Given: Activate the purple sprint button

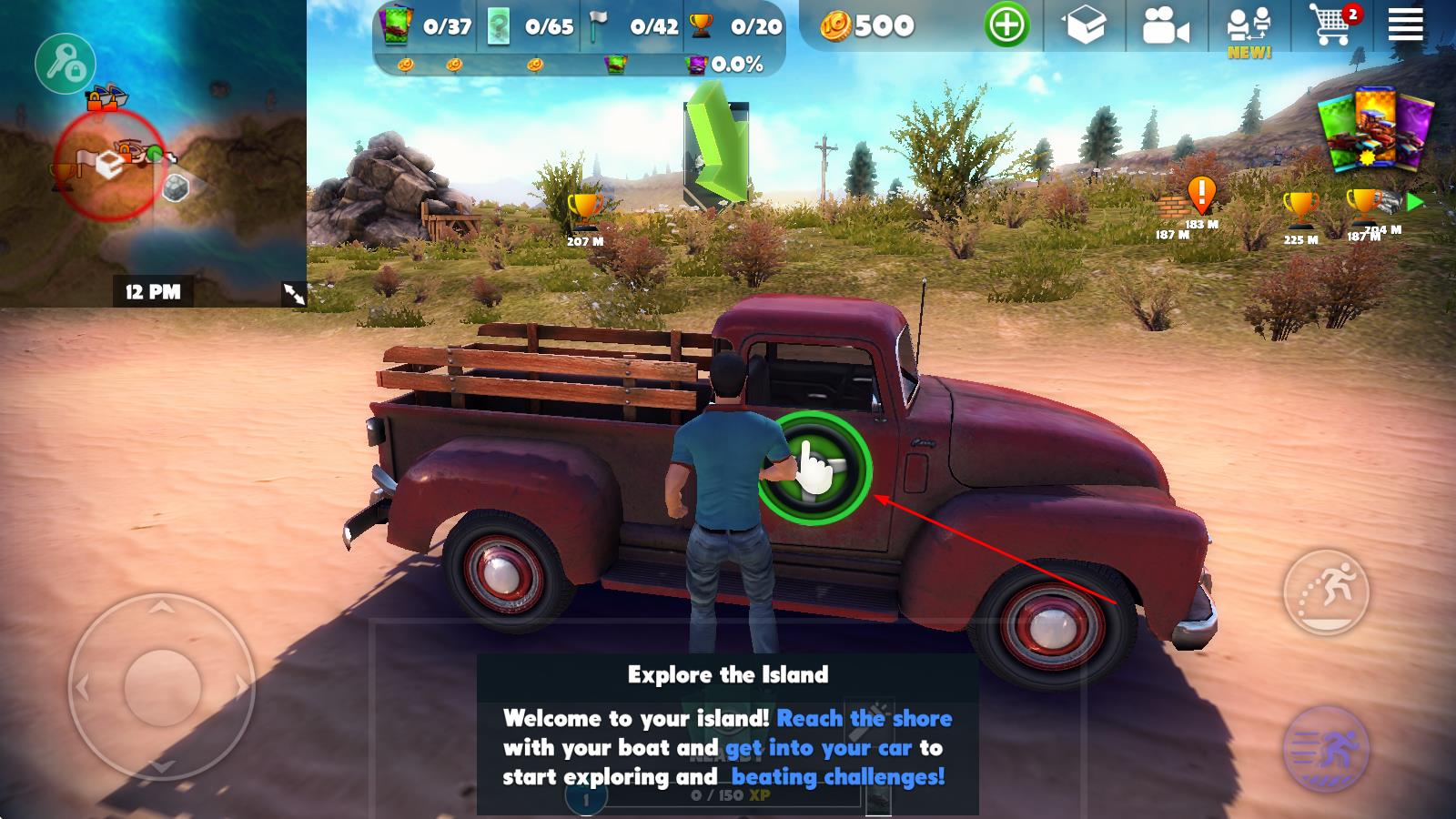Looking at the screenshot, I should pos(1326,748).
